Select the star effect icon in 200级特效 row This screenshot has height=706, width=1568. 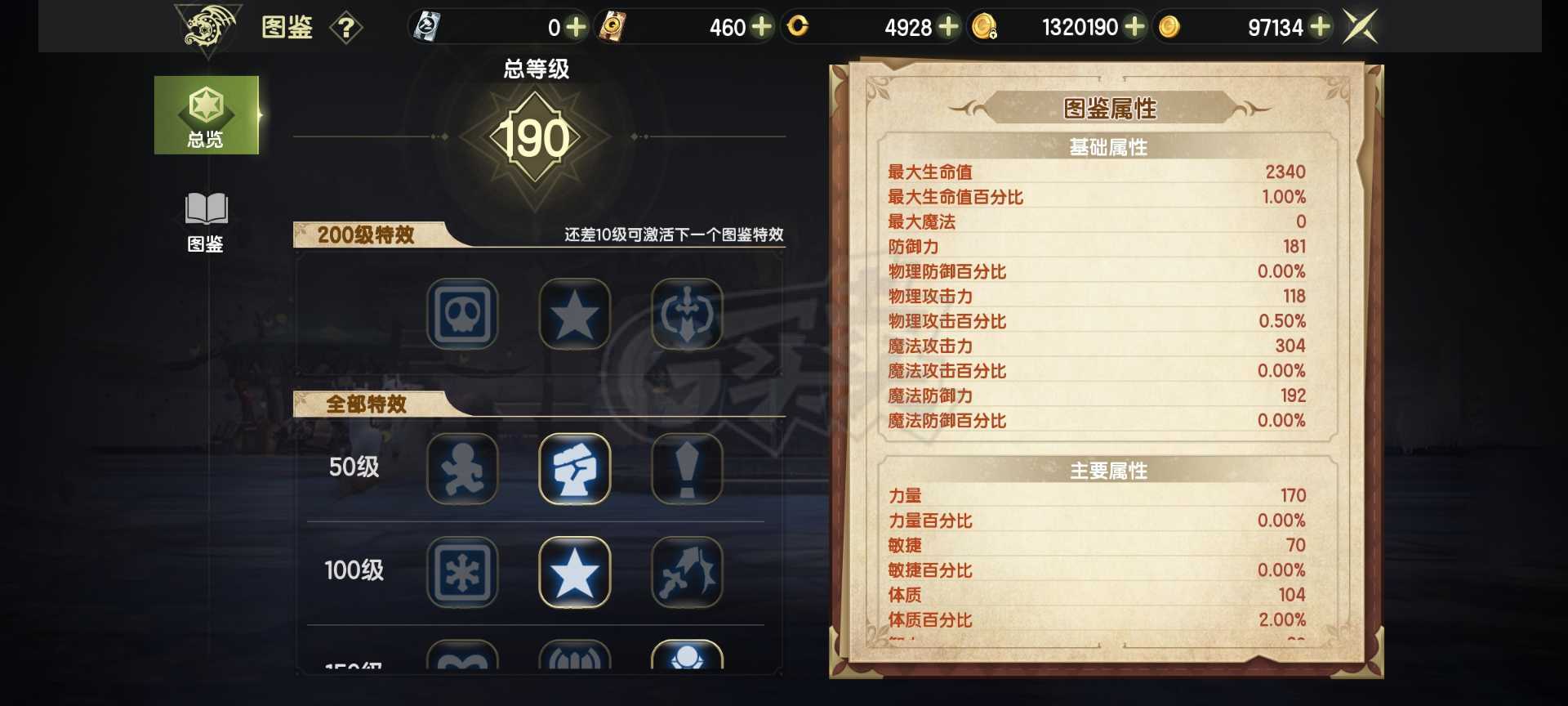pyautogui.click(x=574, y=314)
